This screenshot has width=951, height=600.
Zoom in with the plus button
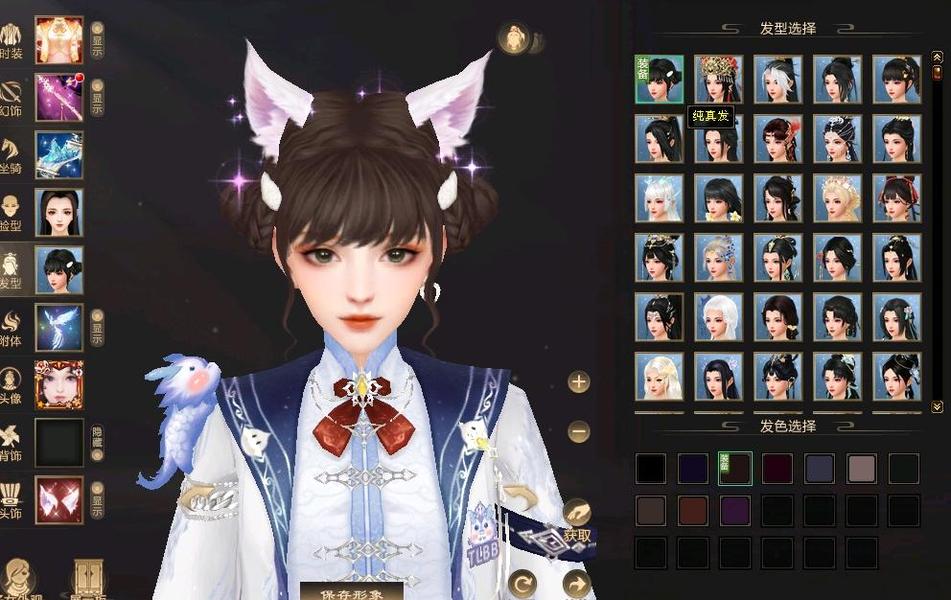(x=579, y=382)
